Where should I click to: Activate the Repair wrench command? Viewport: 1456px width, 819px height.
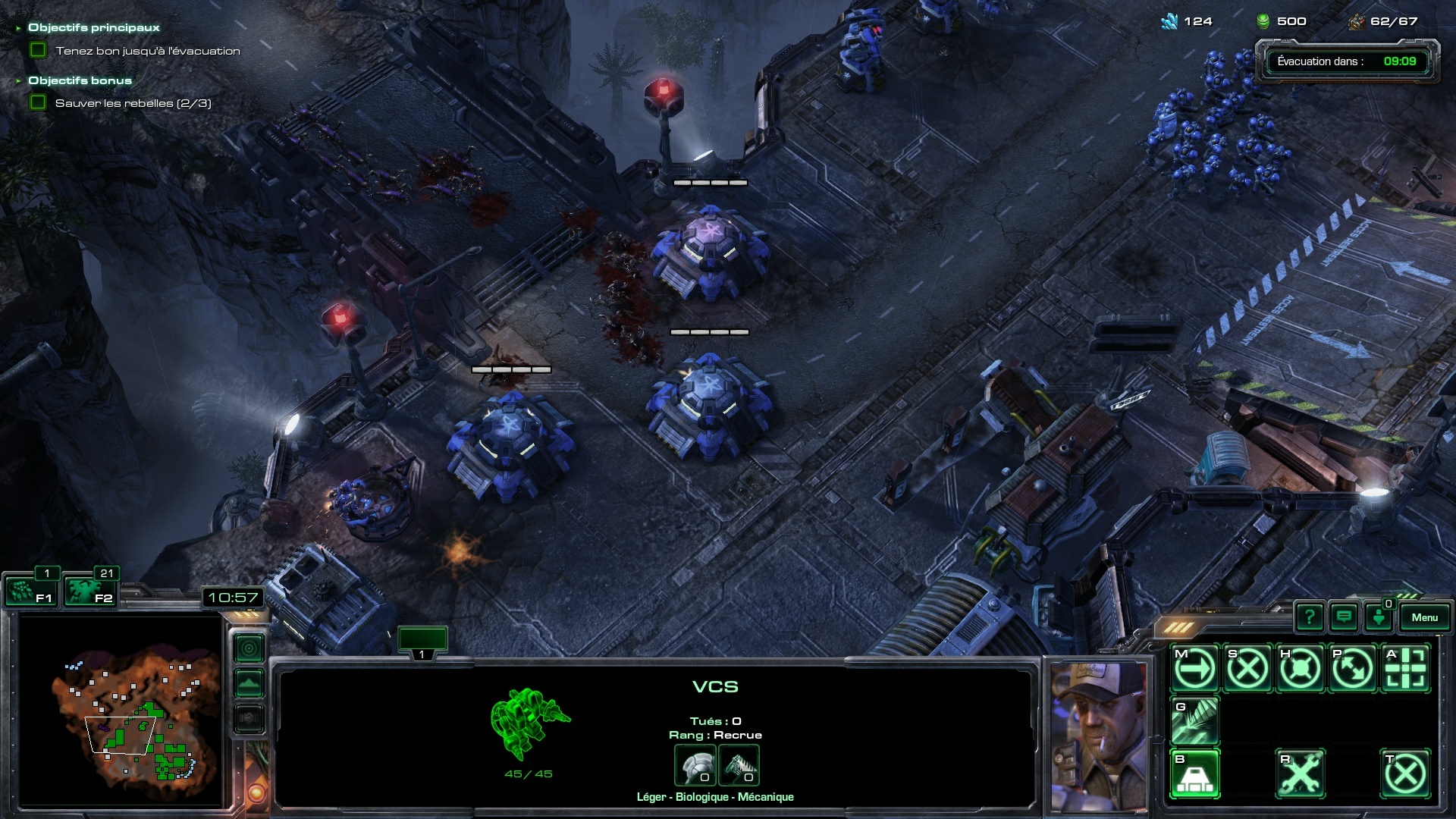click(1300, 774)
